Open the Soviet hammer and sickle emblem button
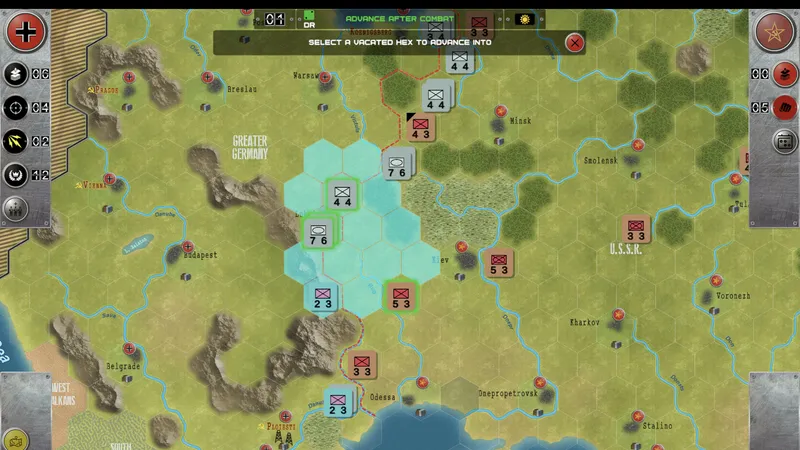The width and height of the screenshot is (800, 450). 773,32
